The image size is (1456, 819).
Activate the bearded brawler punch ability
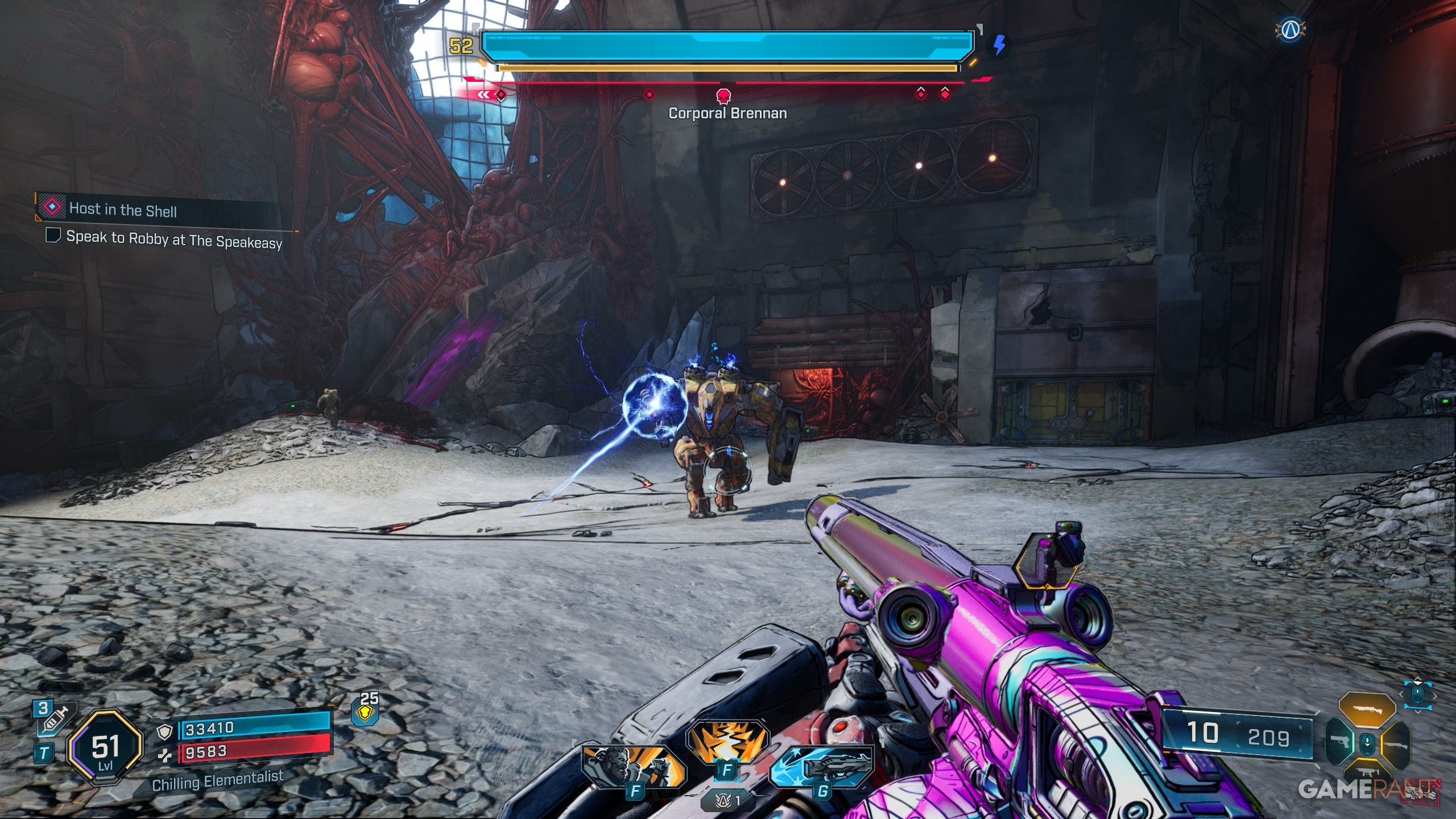pyautogui.click(x=633, y=766)
